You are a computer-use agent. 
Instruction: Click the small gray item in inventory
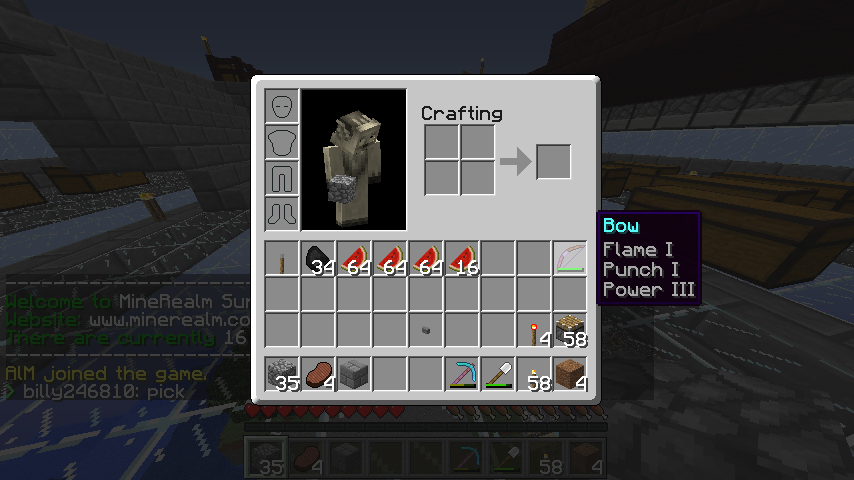(x=425, y=329)
